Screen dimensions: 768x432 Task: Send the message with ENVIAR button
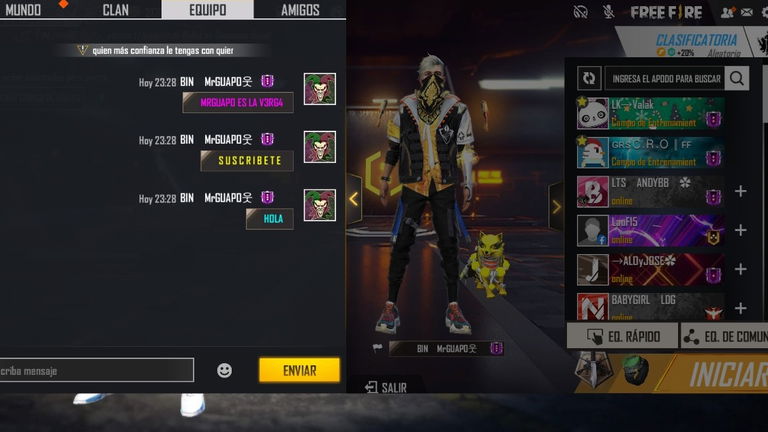coord(299,370)
